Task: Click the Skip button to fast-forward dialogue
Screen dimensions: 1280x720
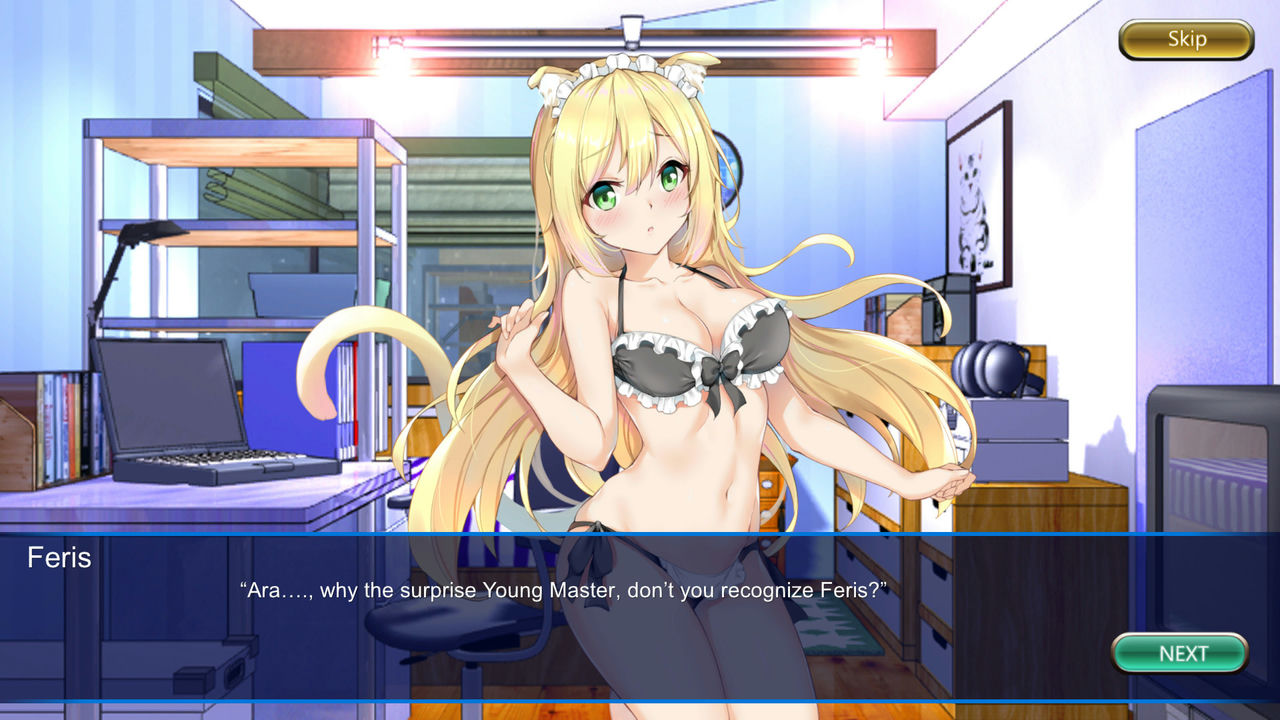Action: 1184,39
